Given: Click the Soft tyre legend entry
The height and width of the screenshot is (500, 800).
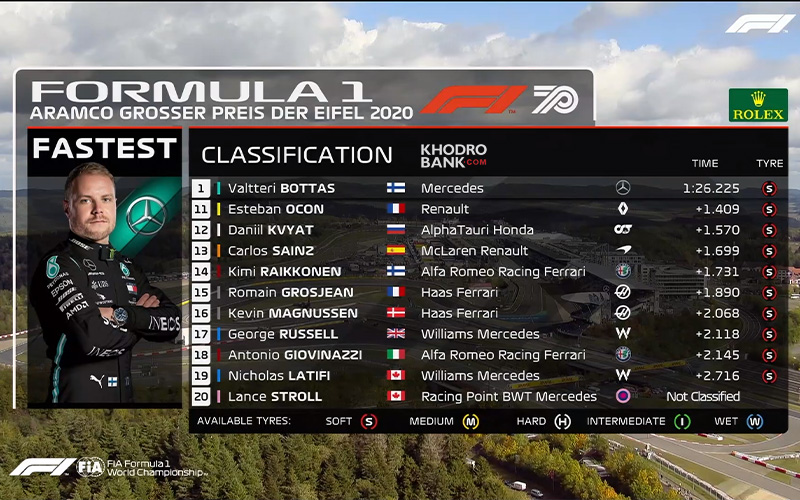Looking at the screenshot, I should (369, 422).
